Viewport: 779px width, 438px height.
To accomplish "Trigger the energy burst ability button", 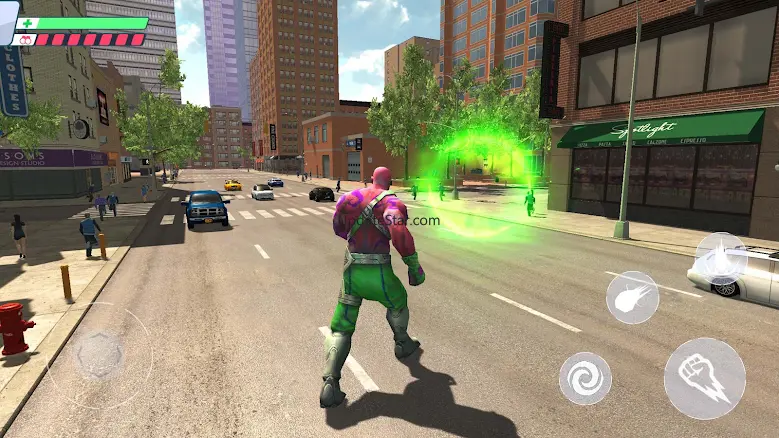I will pos(720,258).
